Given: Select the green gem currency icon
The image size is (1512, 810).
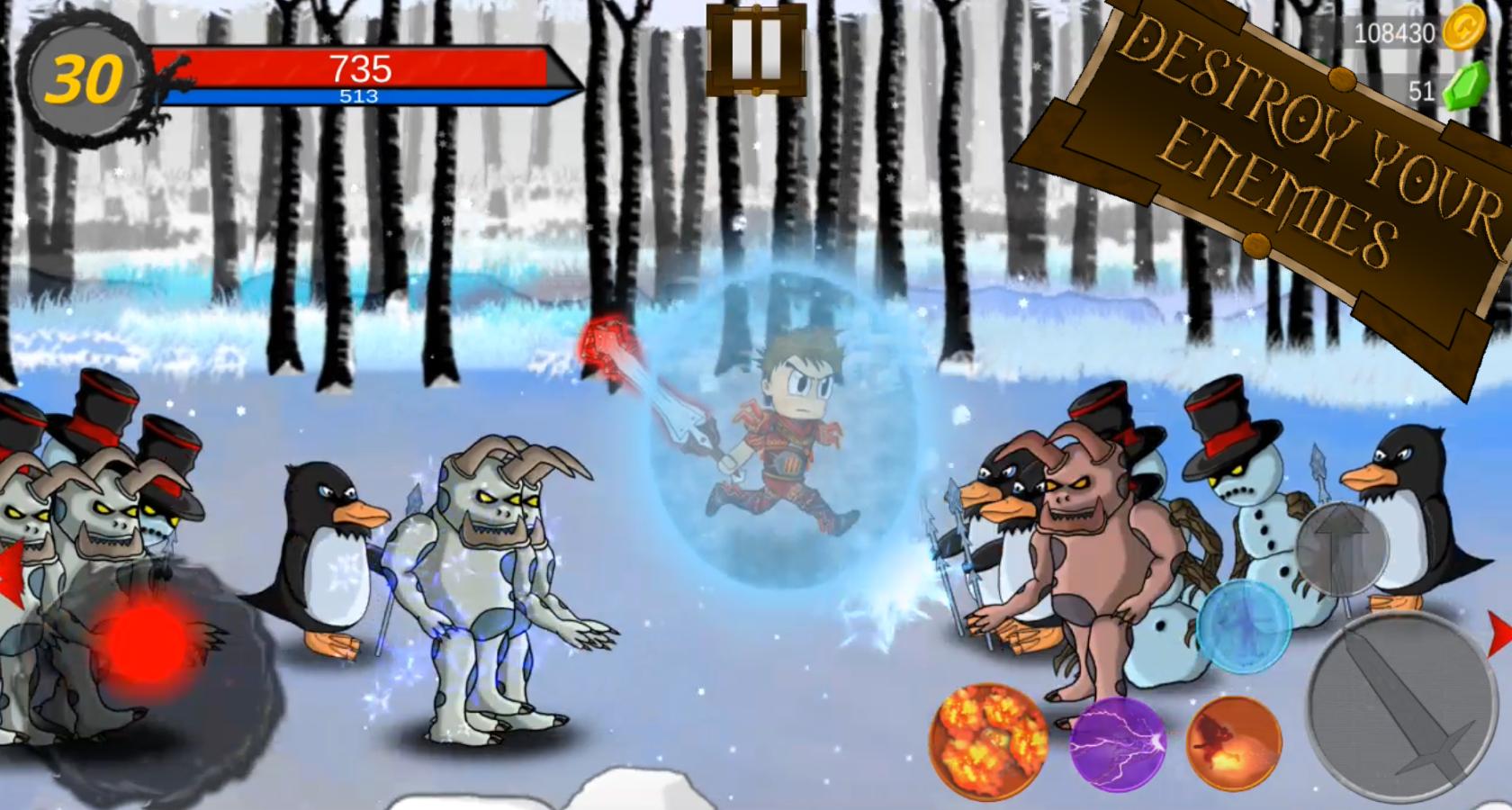Looking at the screenshot, I should pyautogui.click(x=1464, y=88).
